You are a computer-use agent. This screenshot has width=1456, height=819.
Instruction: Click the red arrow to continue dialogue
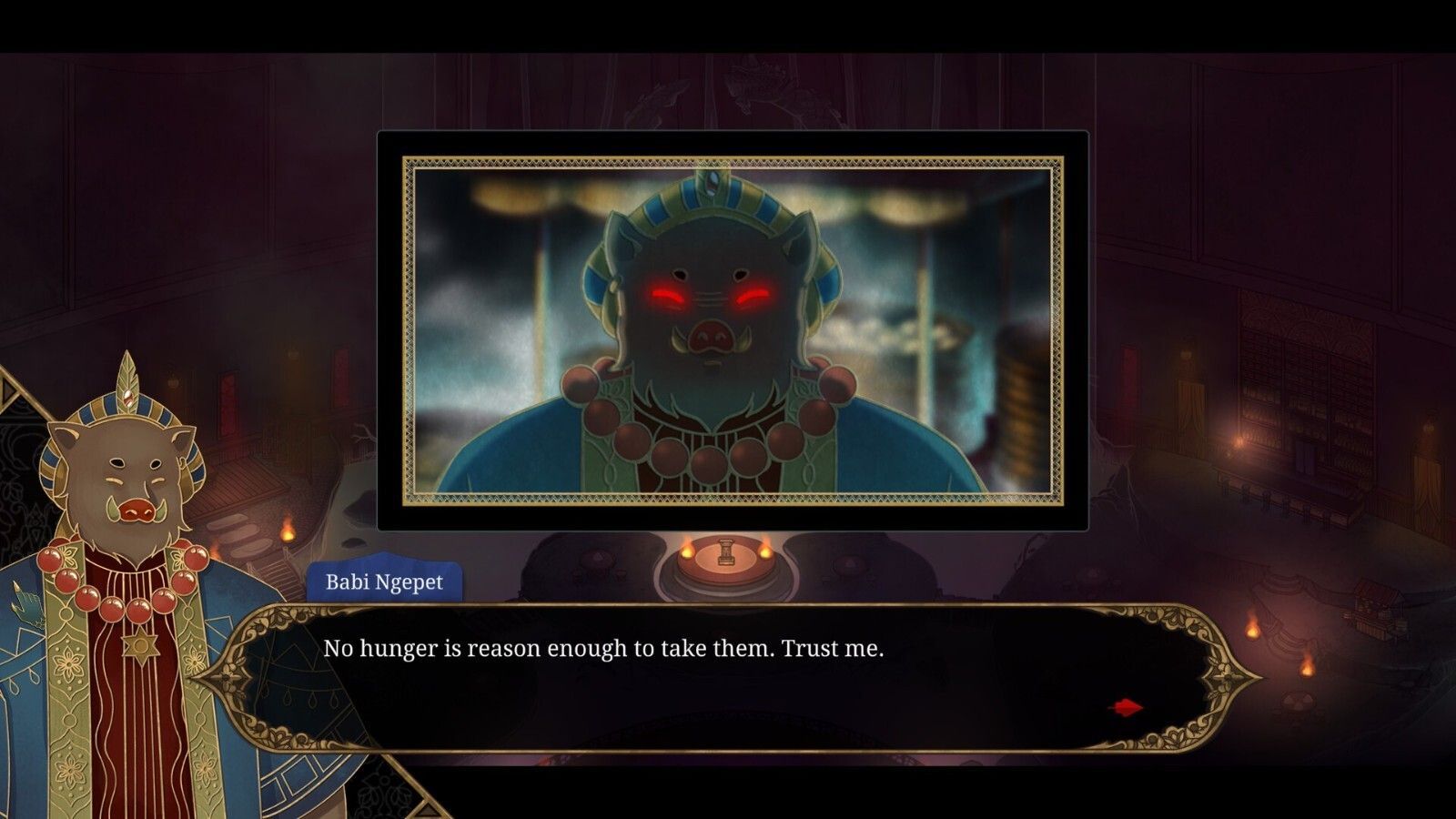(1127, 707)
